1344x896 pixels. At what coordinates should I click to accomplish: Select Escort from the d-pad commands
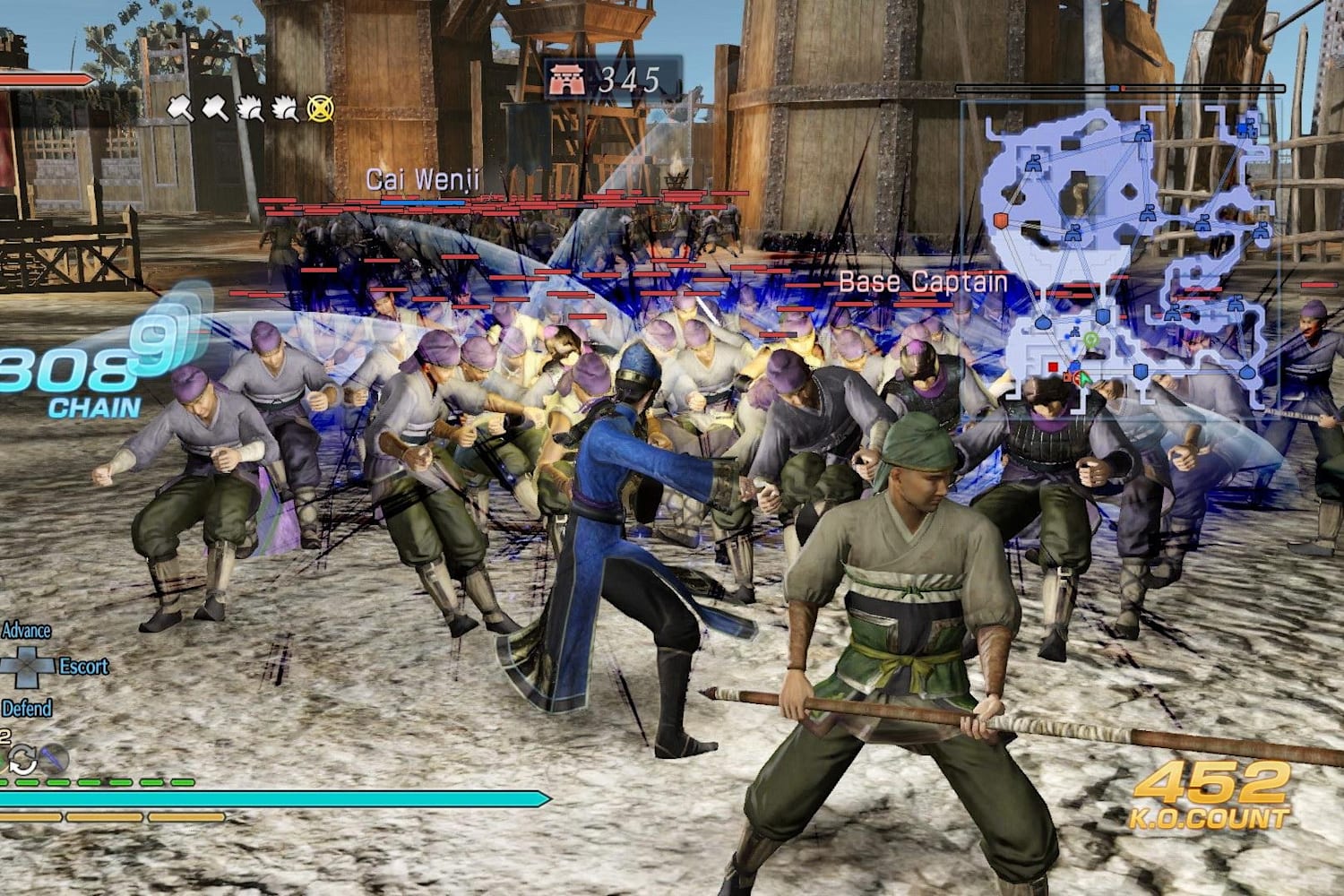tap(83, 666)
